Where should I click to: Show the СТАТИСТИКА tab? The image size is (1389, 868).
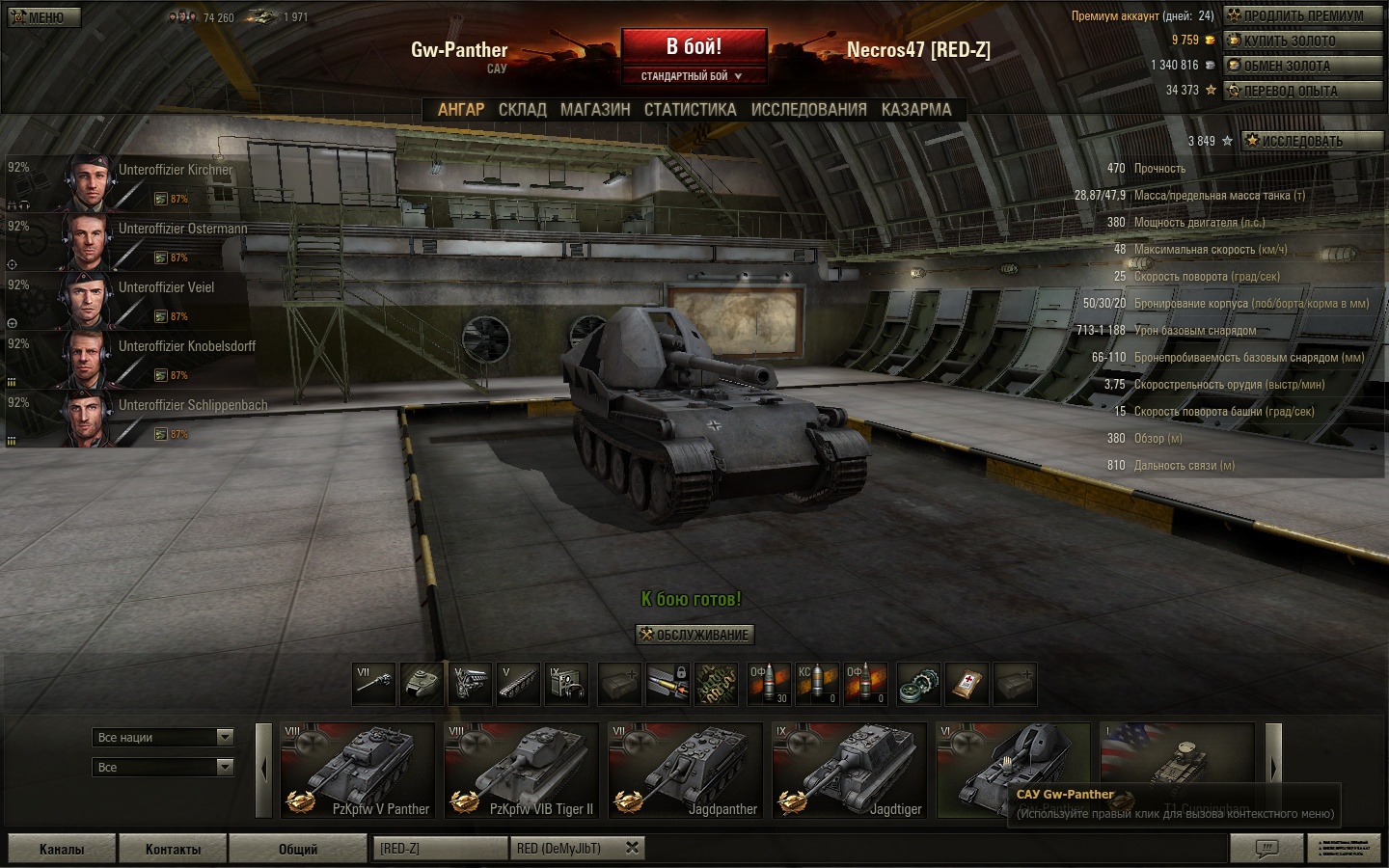(x=690, y=110)
